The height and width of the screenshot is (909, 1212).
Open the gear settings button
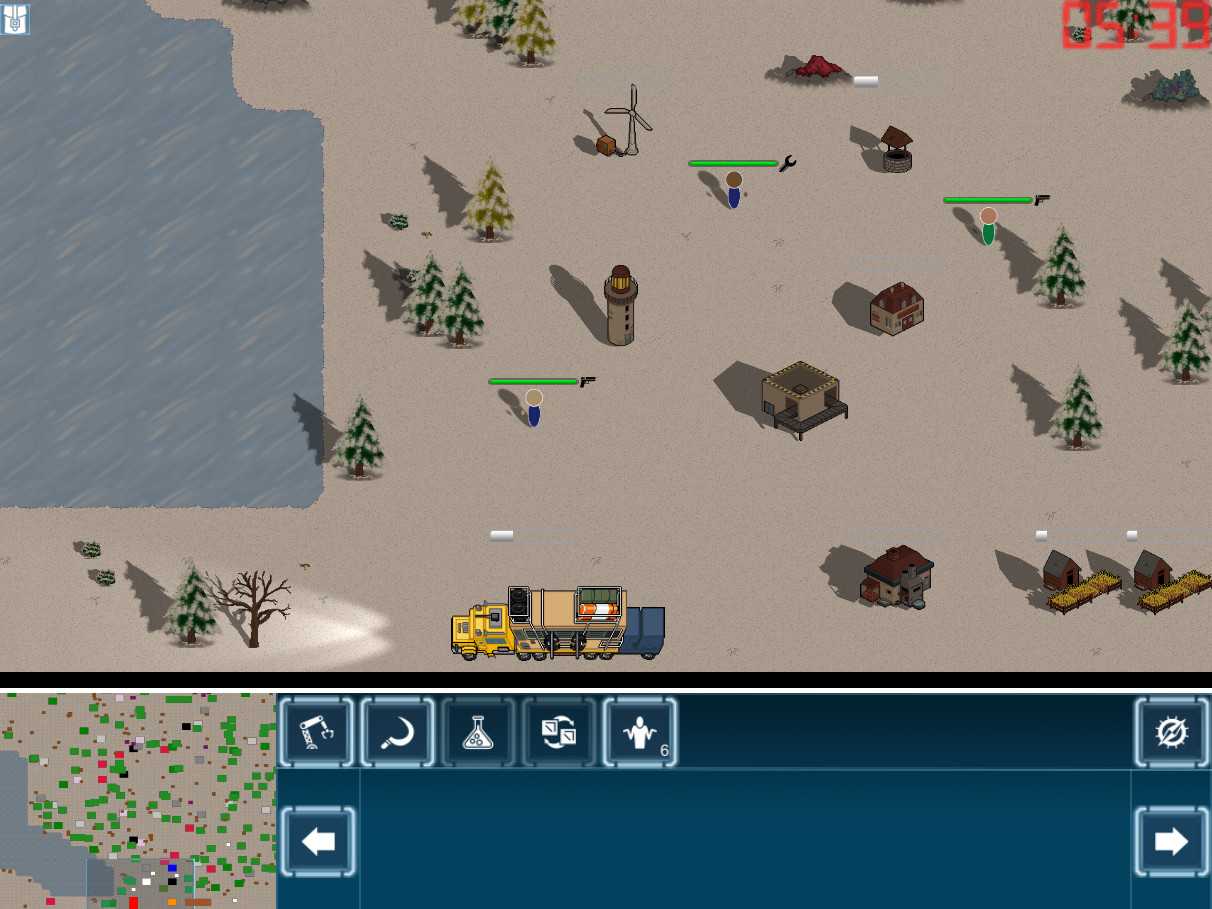click(x=1171, y=733)
